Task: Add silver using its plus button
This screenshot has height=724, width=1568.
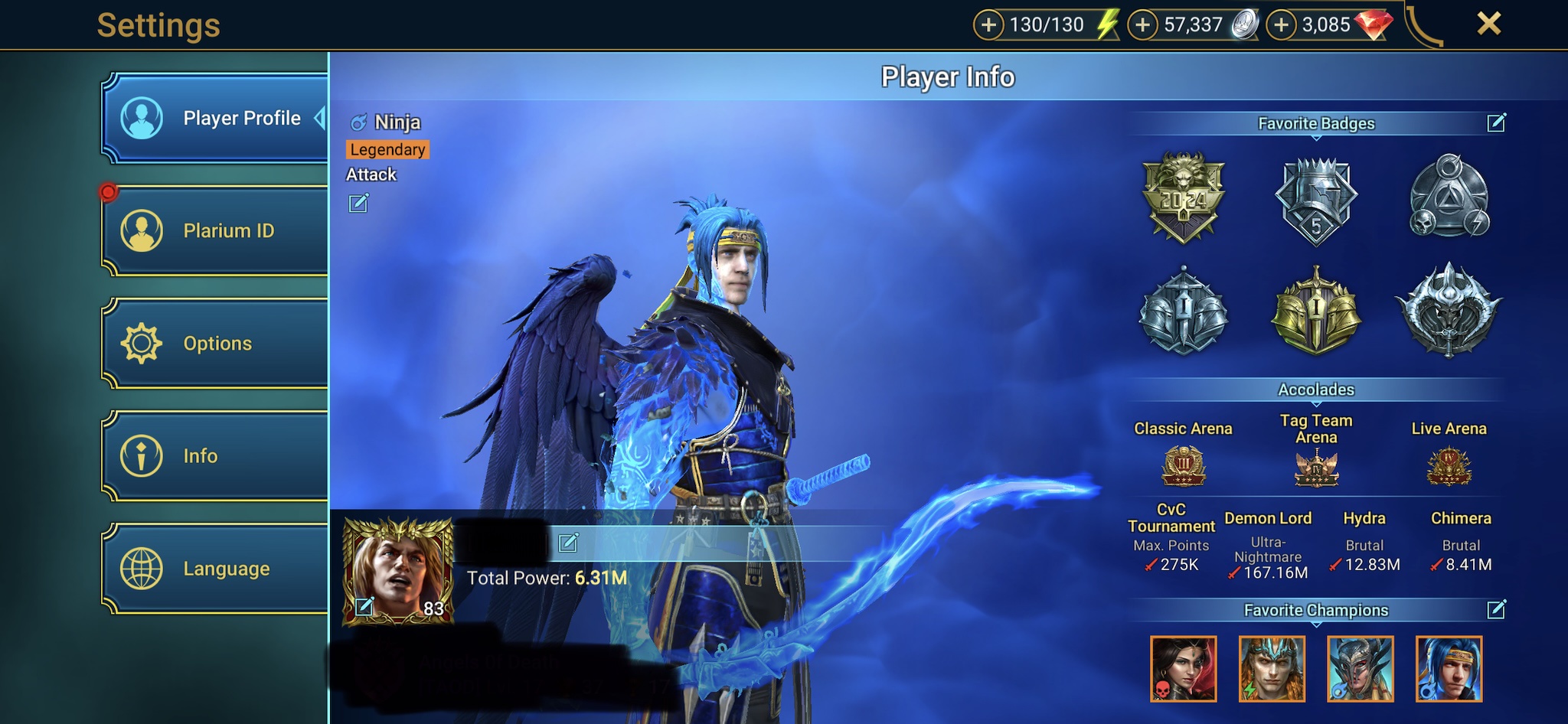Action: (1142, 25)
